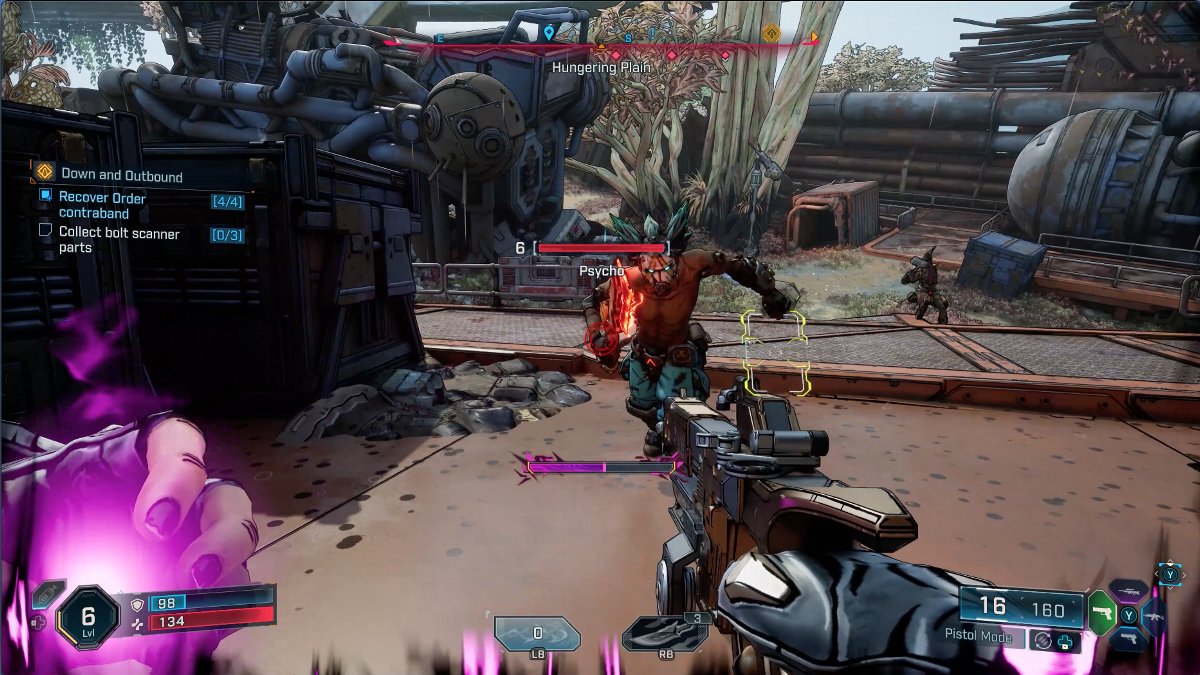Use the ability slot showing zero charges
Screen dimensions: 1200x675
(537, 634)
